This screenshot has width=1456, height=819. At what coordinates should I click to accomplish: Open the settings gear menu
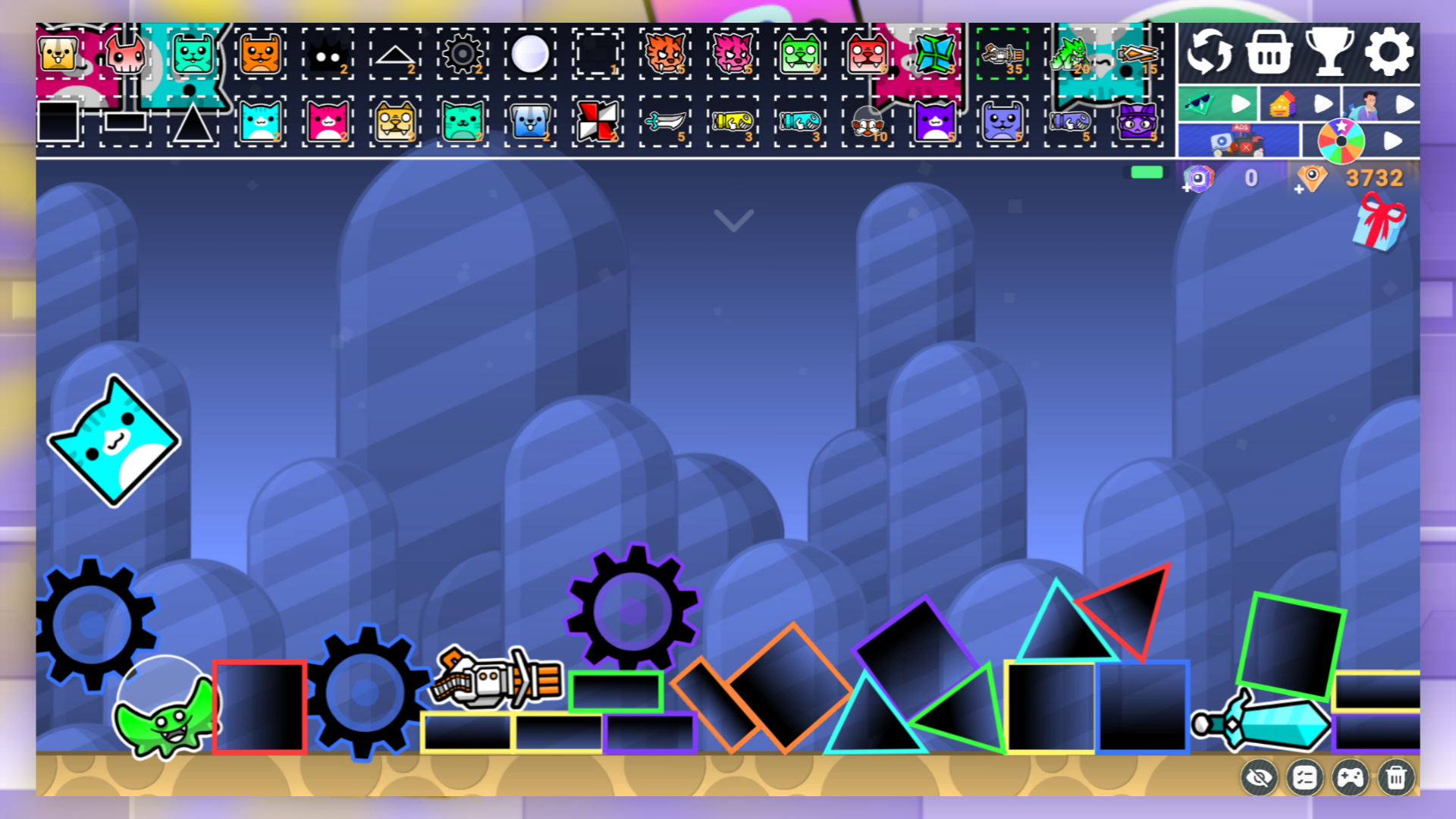pyautogui.click(x=1388, y=52)
